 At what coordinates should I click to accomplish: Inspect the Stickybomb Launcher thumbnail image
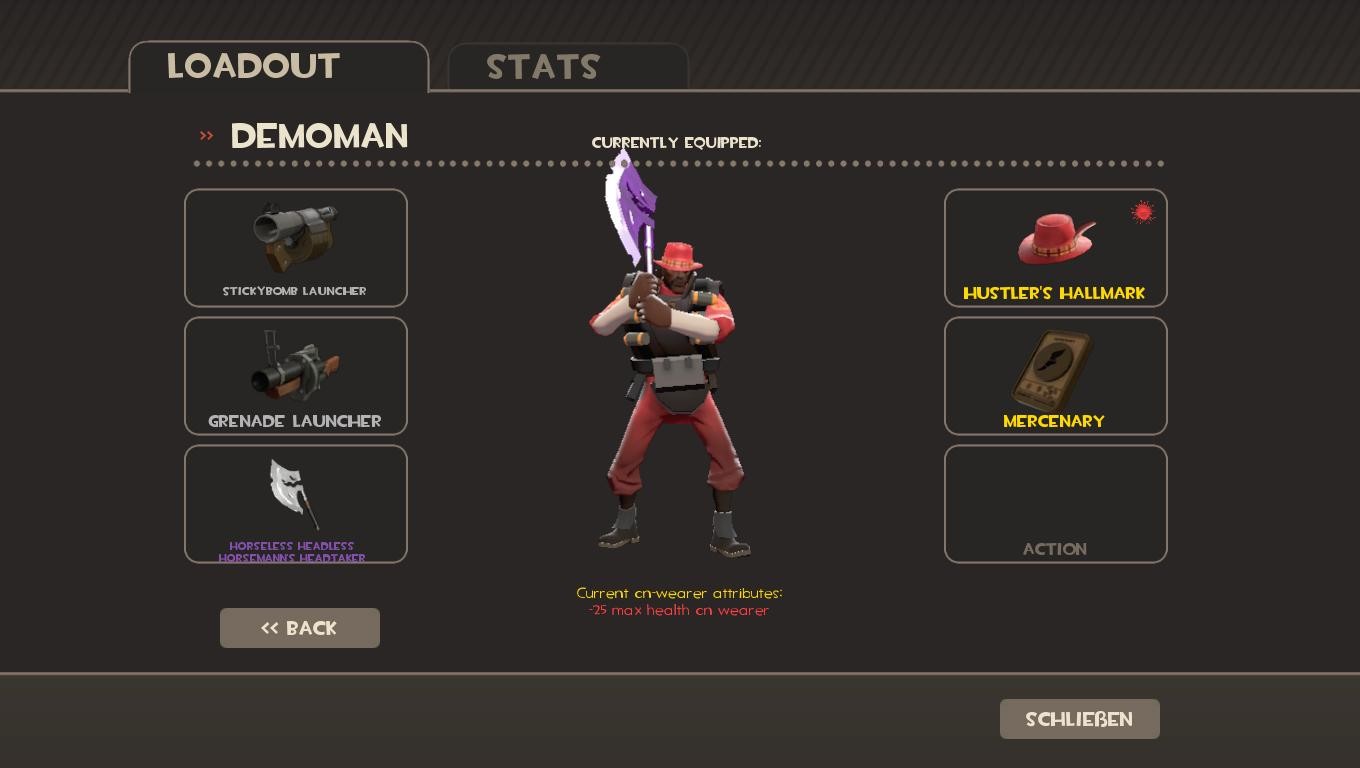(295, 237)
